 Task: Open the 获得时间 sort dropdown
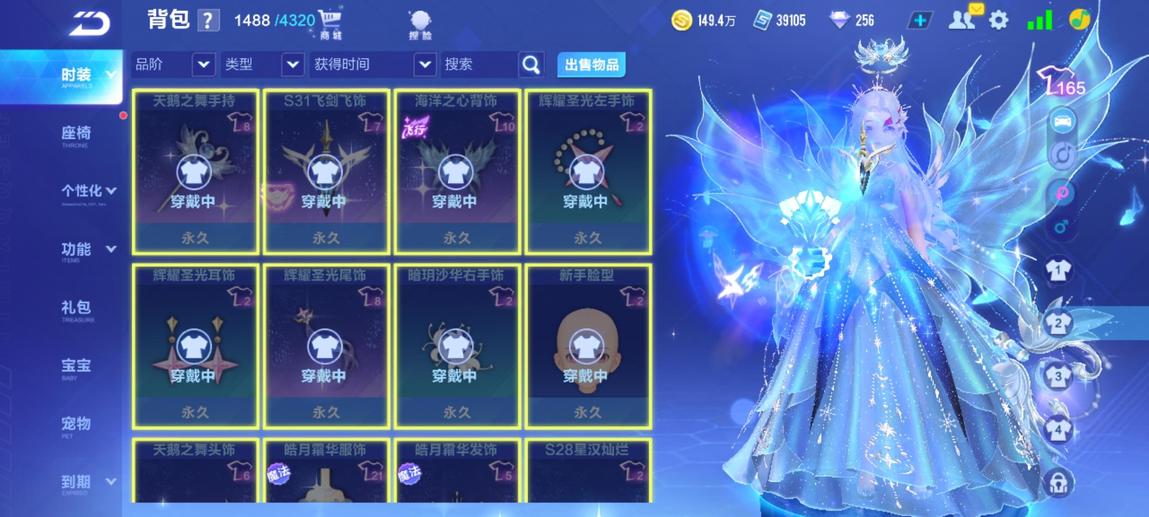(x=424, y=64)
